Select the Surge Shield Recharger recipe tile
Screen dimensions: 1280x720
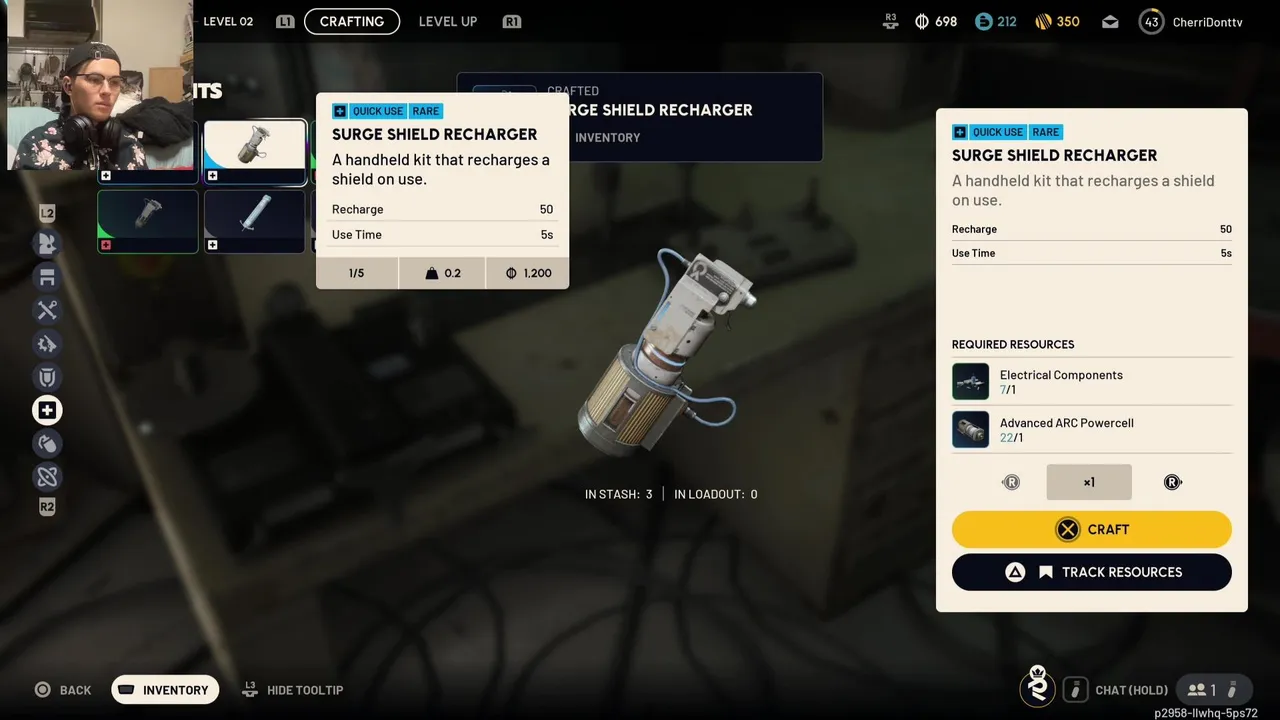click(x=255, y=152)
